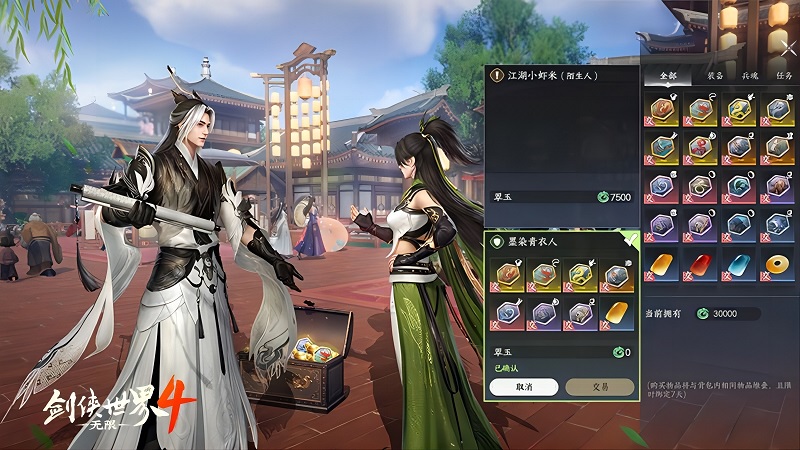Select the 翠玉 amount field showing 0
Image resolution: width=800 pixels, height=450 pixels.
(562, 352)
